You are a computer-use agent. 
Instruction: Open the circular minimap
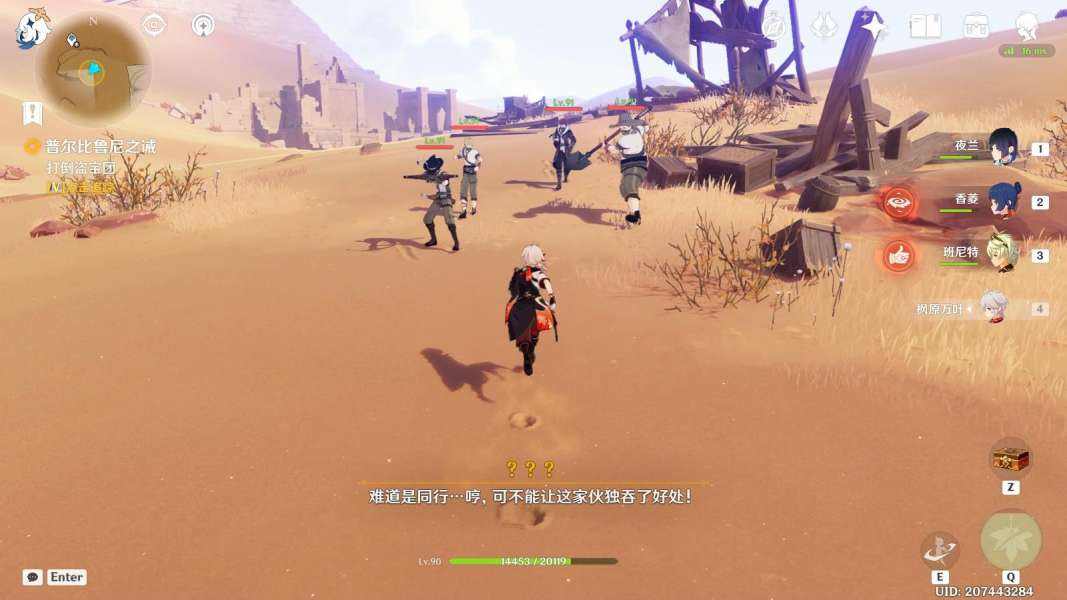coord(92,71)
